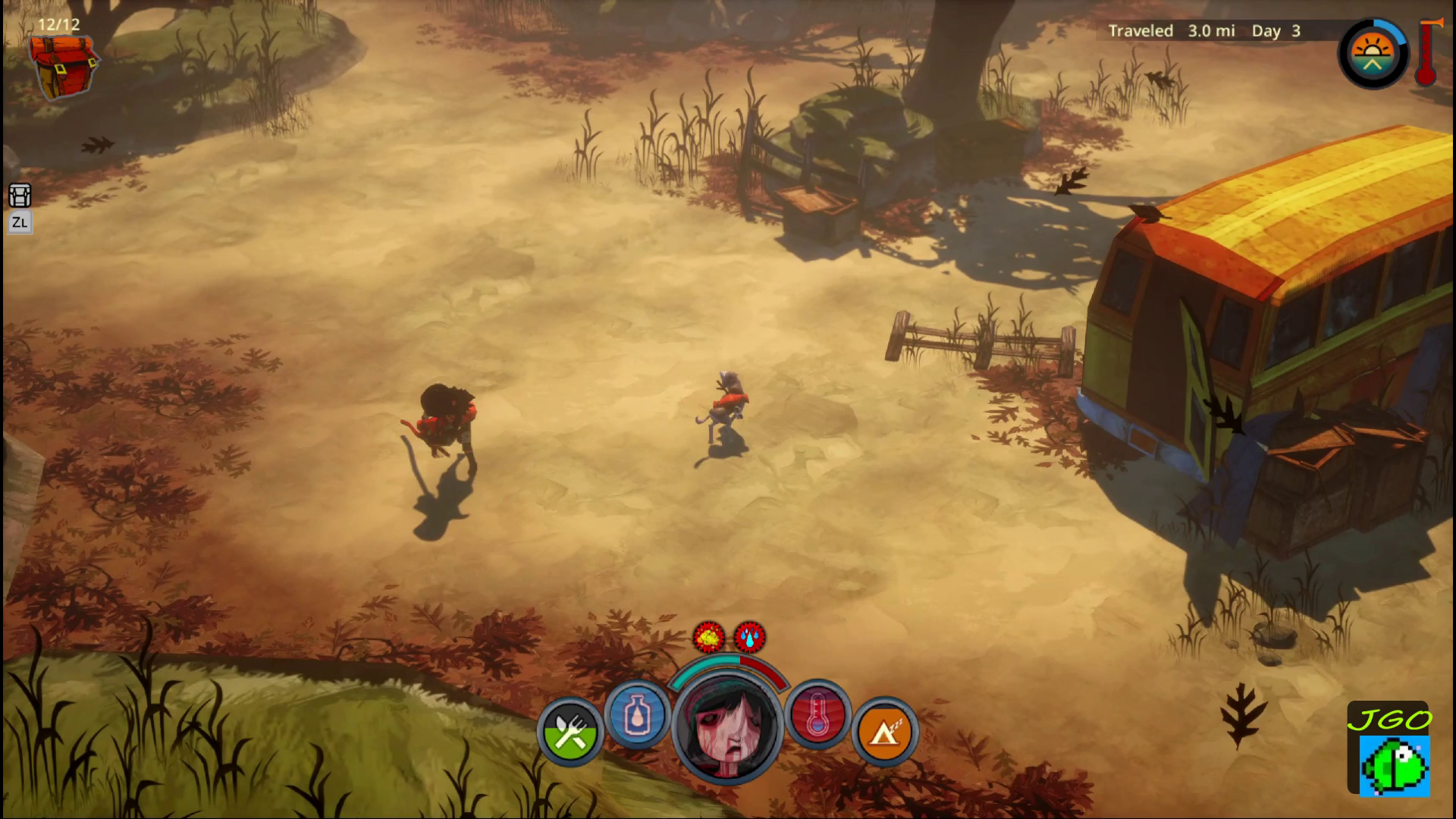Check the body temperature thermometer icon

(x=817, y=715)
